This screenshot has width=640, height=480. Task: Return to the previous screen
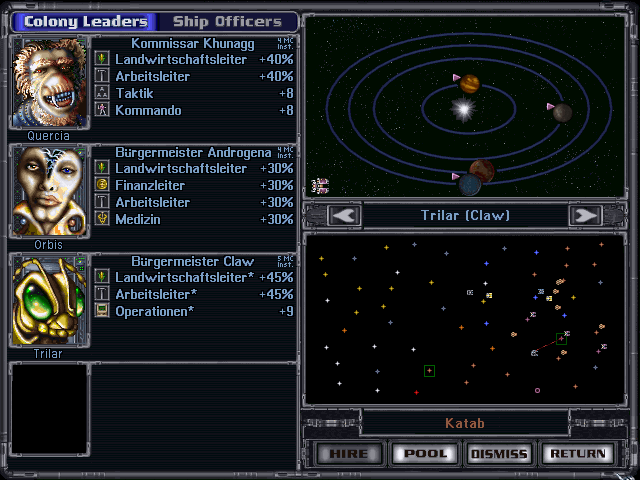575,453
